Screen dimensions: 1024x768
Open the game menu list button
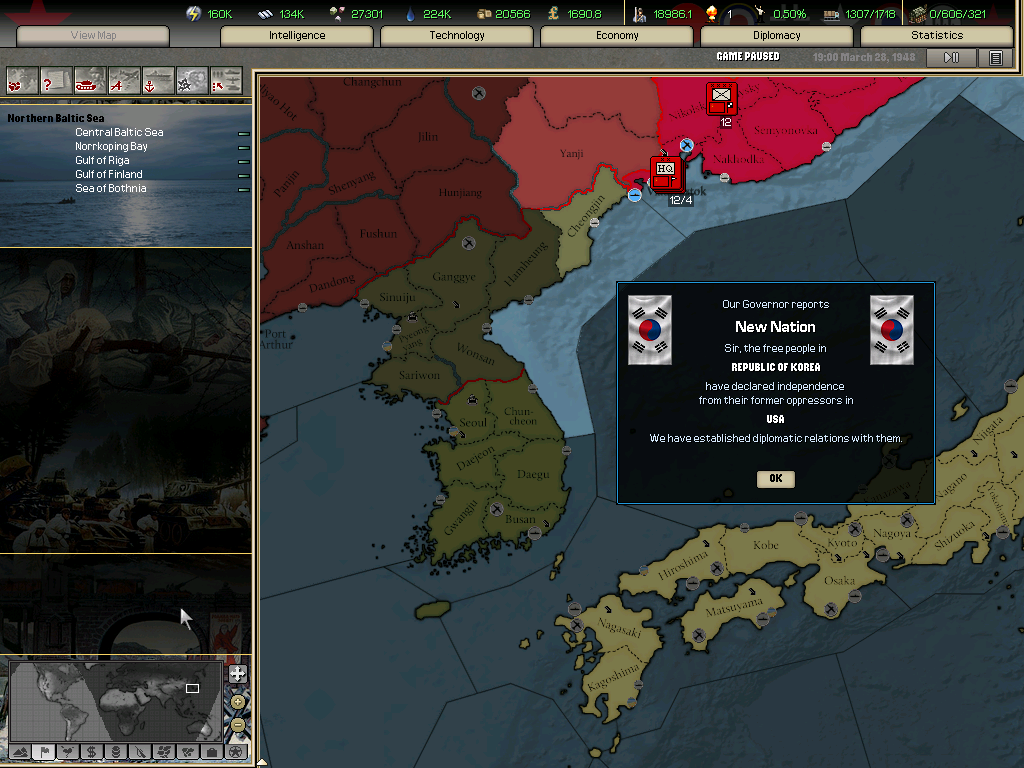tap(995, 58)
